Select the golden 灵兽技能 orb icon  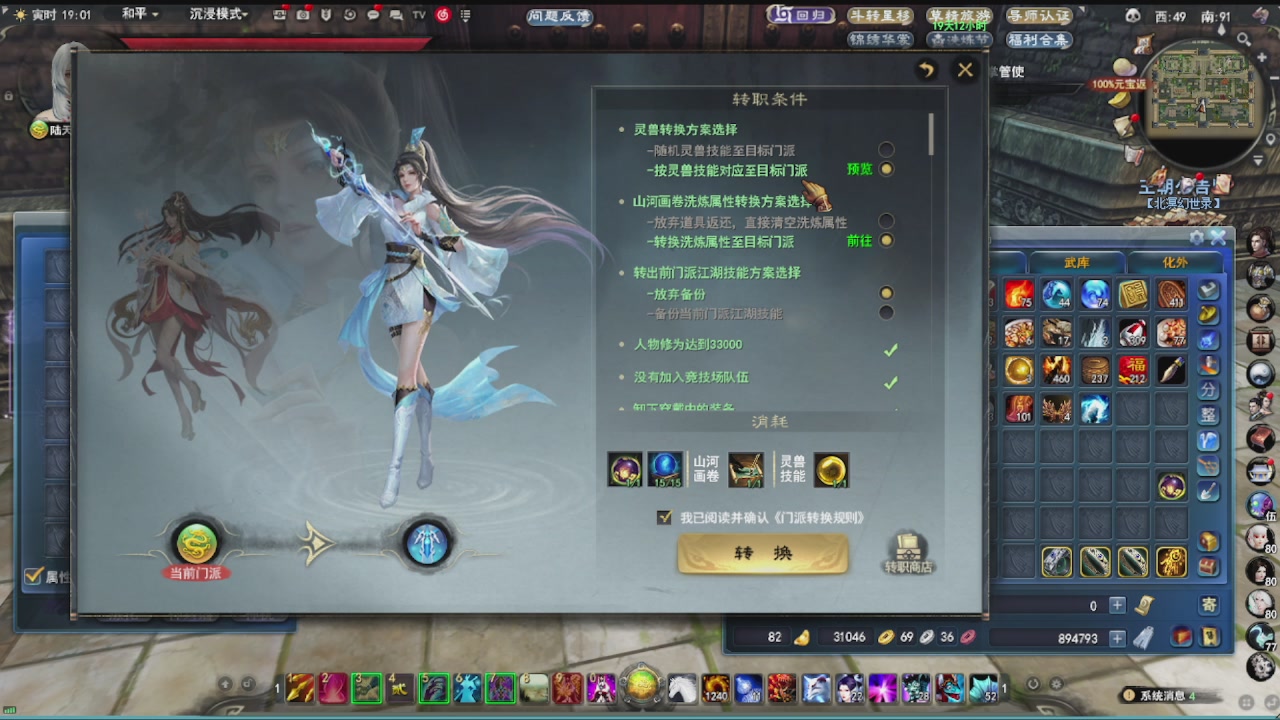pos(833,470)
